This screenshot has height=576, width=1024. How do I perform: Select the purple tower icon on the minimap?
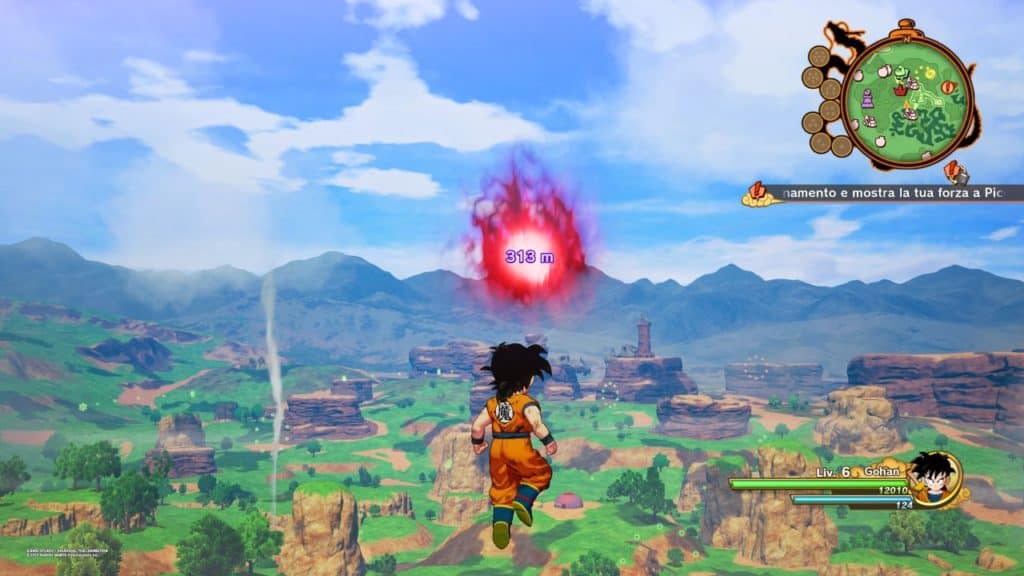(867, 98)
